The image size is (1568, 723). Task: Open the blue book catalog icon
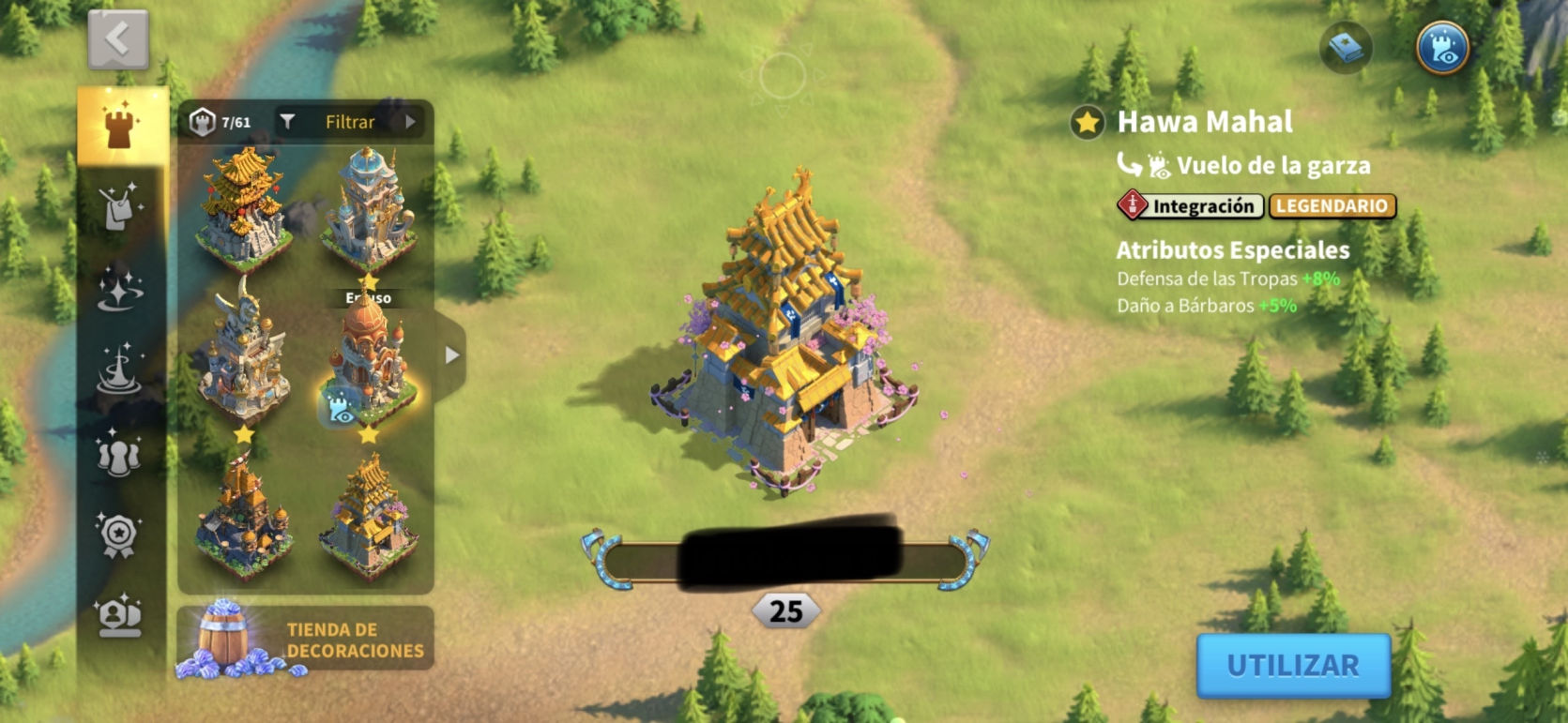[1346, 48]
